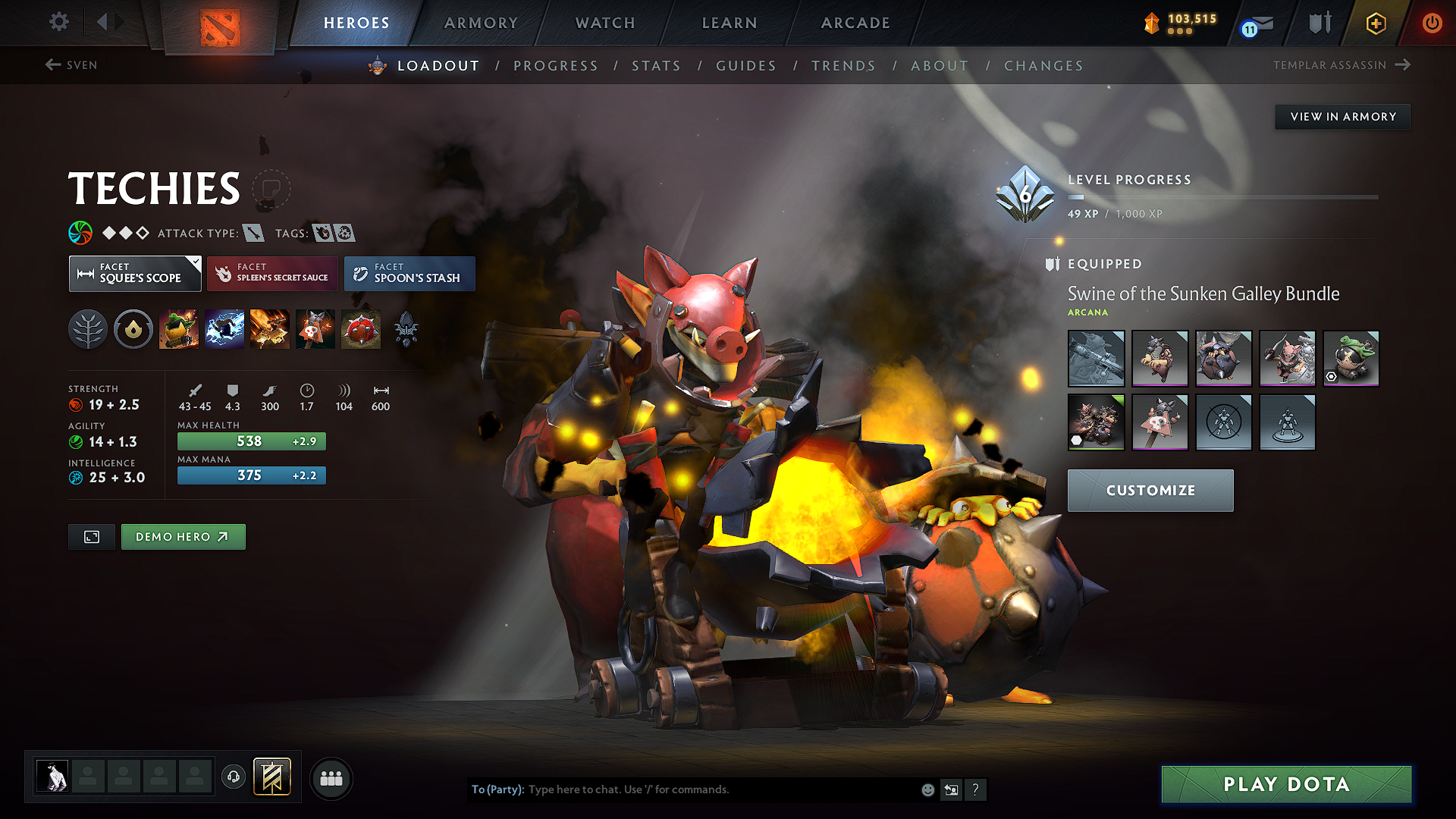Image resolution: width=1456 pixels, height=819 pixels.
Task: Open the ARMORY menu
Action: 481,23
